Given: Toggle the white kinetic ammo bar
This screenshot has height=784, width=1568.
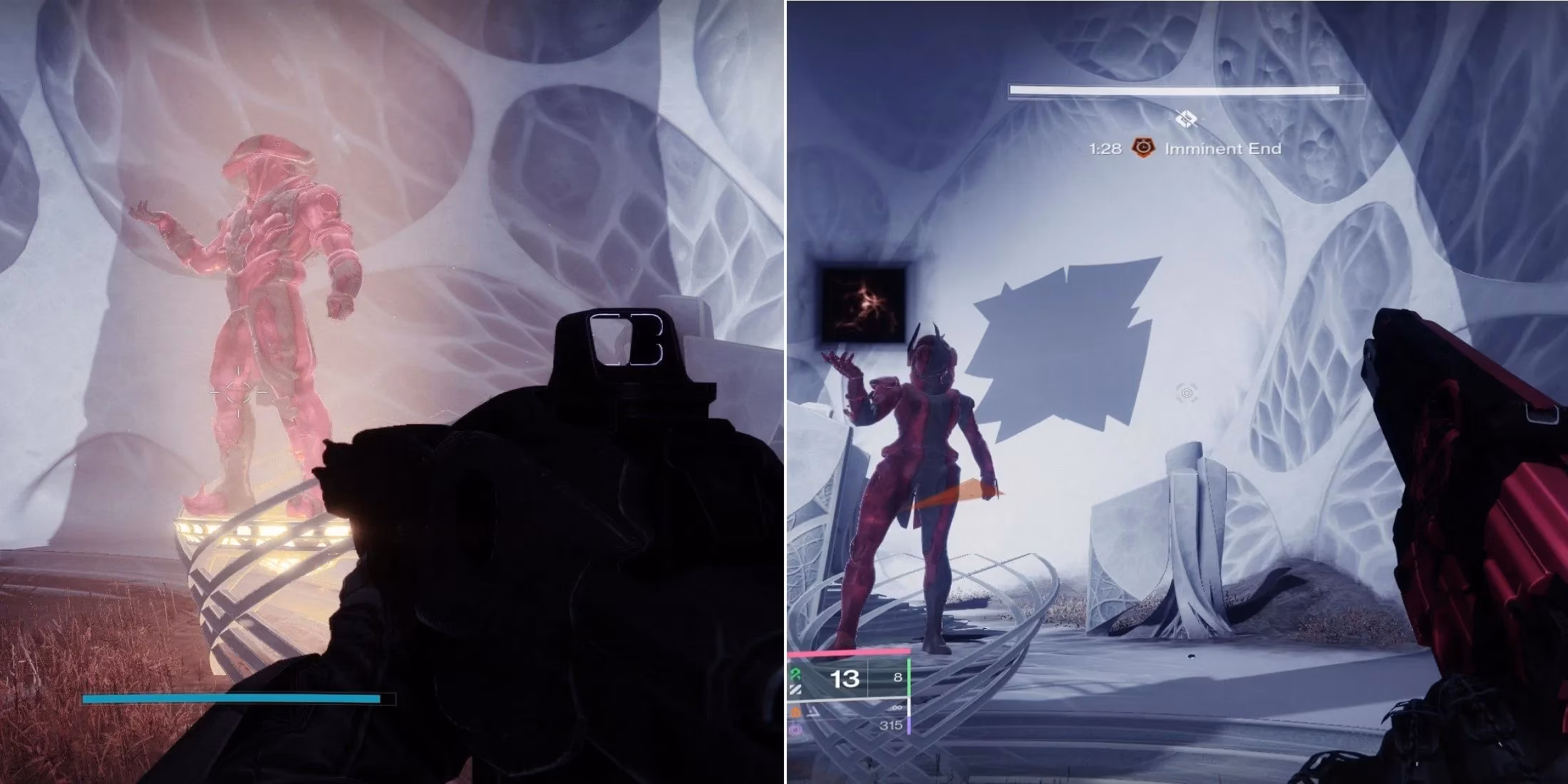Looking at the screenshot, I should click(x=909, y=707).
